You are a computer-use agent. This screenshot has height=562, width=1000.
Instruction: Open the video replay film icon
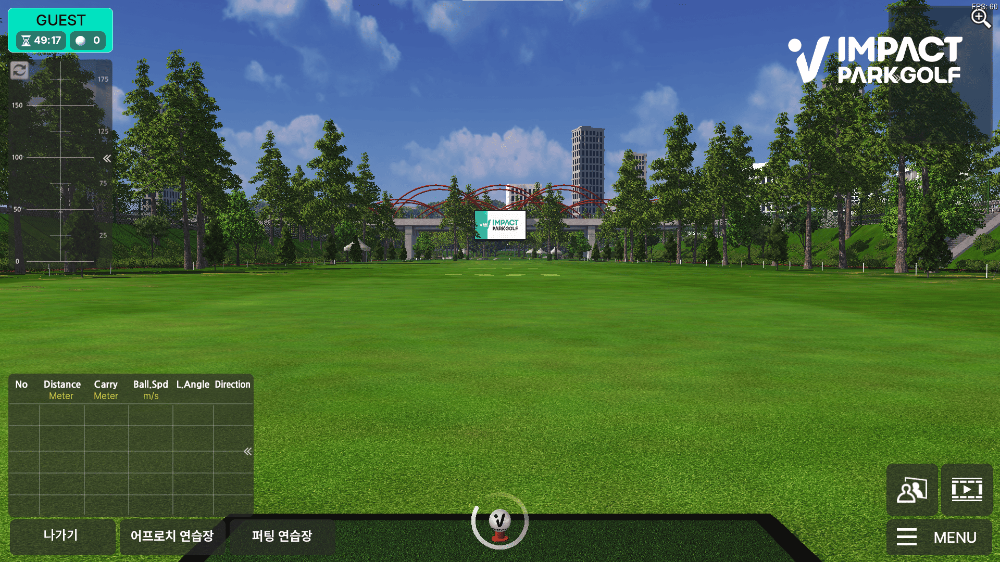pyautogui.click(x=966, y=490)
